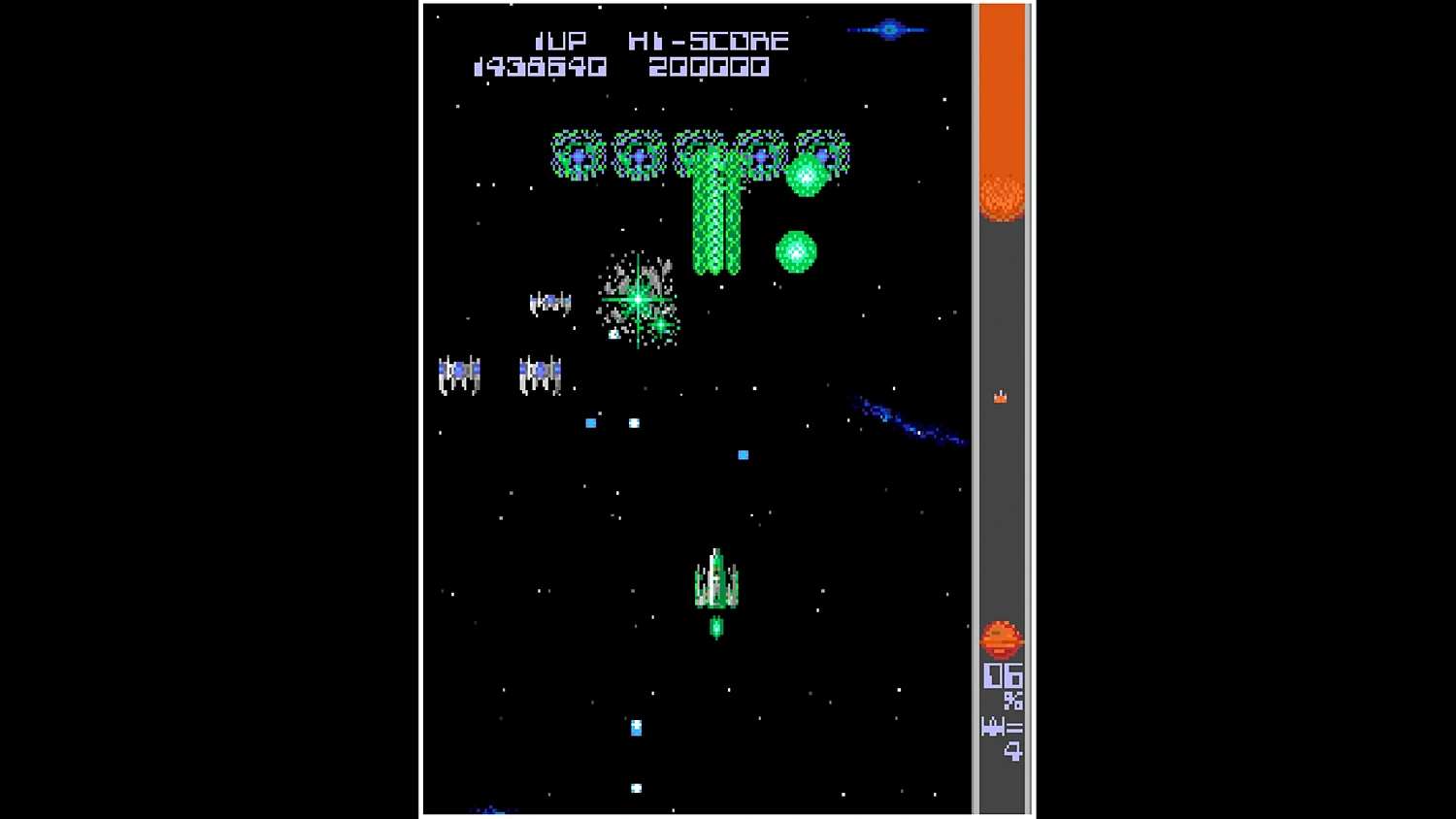Select the lower green power orb

point(796,252)
